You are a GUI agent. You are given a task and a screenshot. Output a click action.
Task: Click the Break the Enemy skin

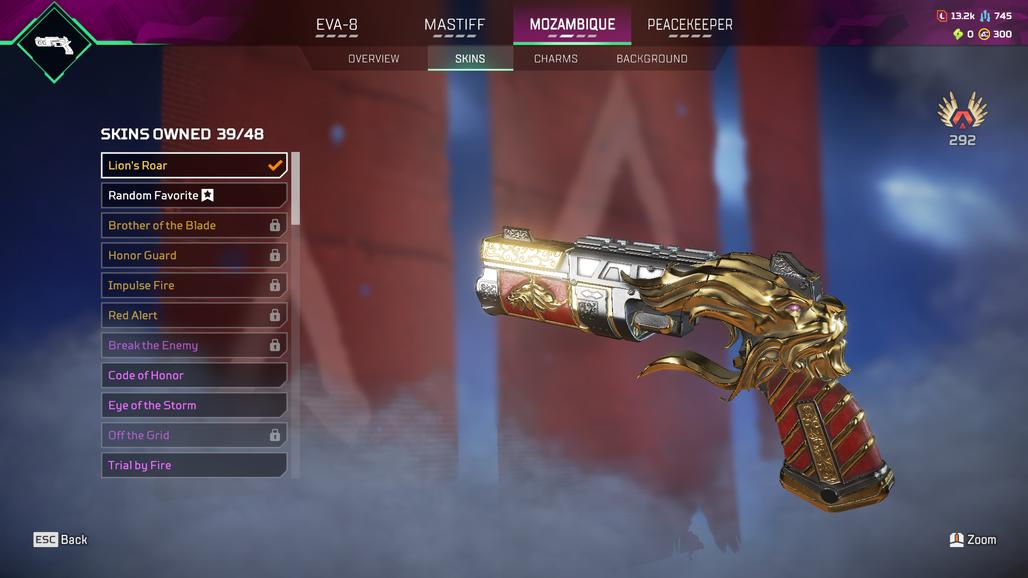point(194,345)
